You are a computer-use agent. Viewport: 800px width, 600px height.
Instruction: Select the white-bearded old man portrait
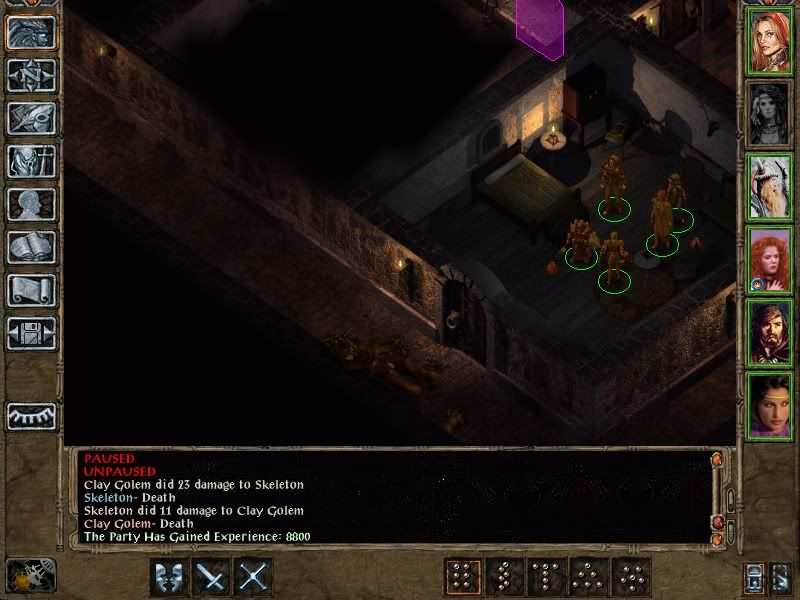pos(770,187)
